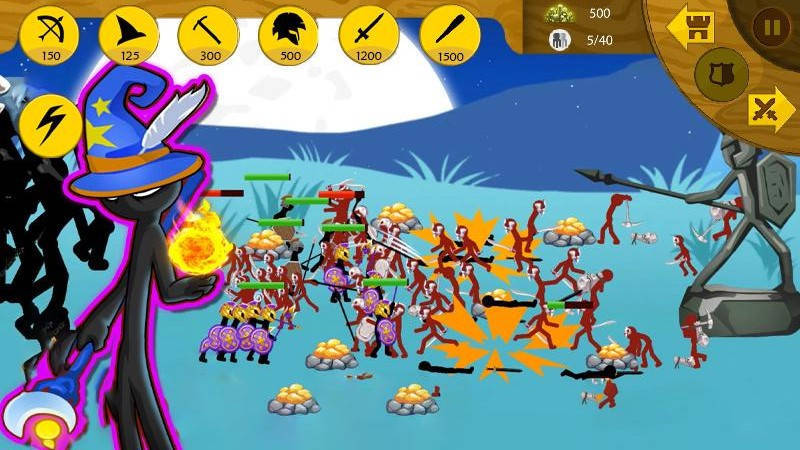The height and width of the screenshot is (450, 800).
Task: Pause the game
Action: (771, 27)
